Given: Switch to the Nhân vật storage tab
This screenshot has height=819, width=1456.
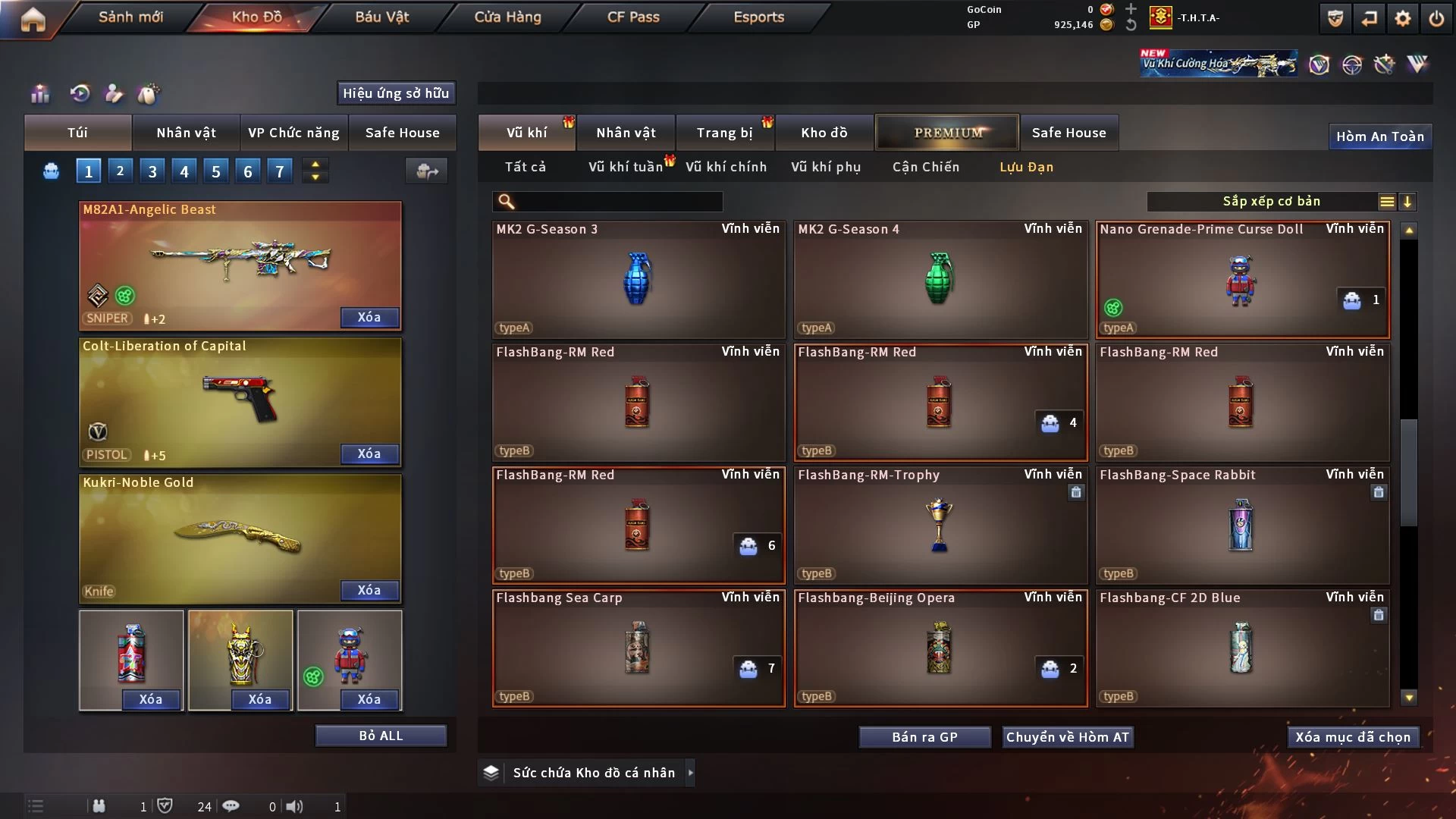Looking at the screenshot, I should coord(626,133).
